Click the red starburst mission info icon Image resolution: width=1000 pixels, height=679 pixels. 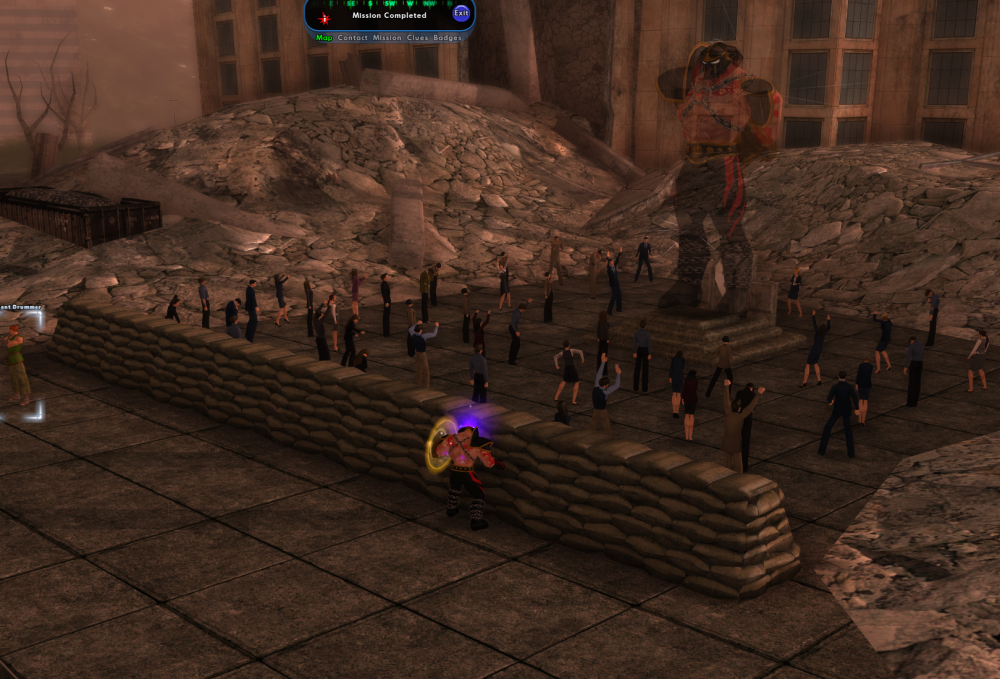(324, 17)
